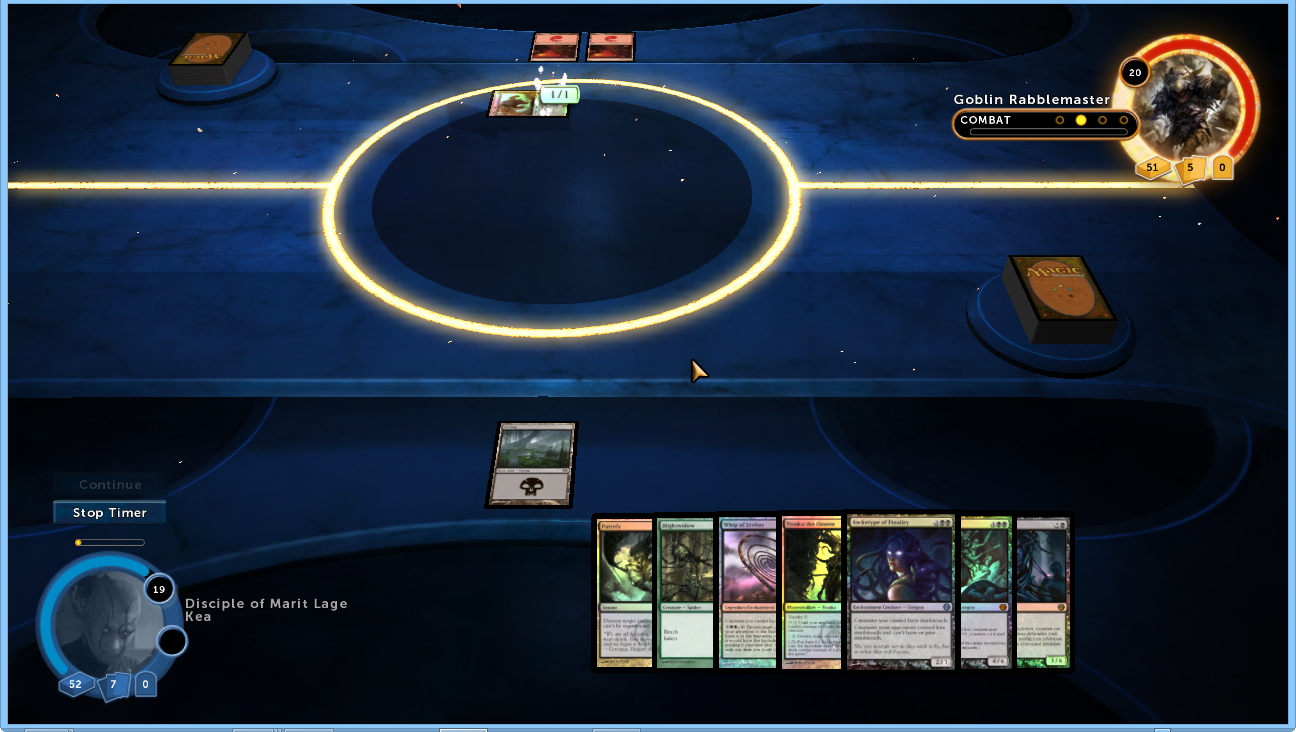The image size is (1296, 732).
Task: Click the Stop Timer button
Action: click(109, 513)
